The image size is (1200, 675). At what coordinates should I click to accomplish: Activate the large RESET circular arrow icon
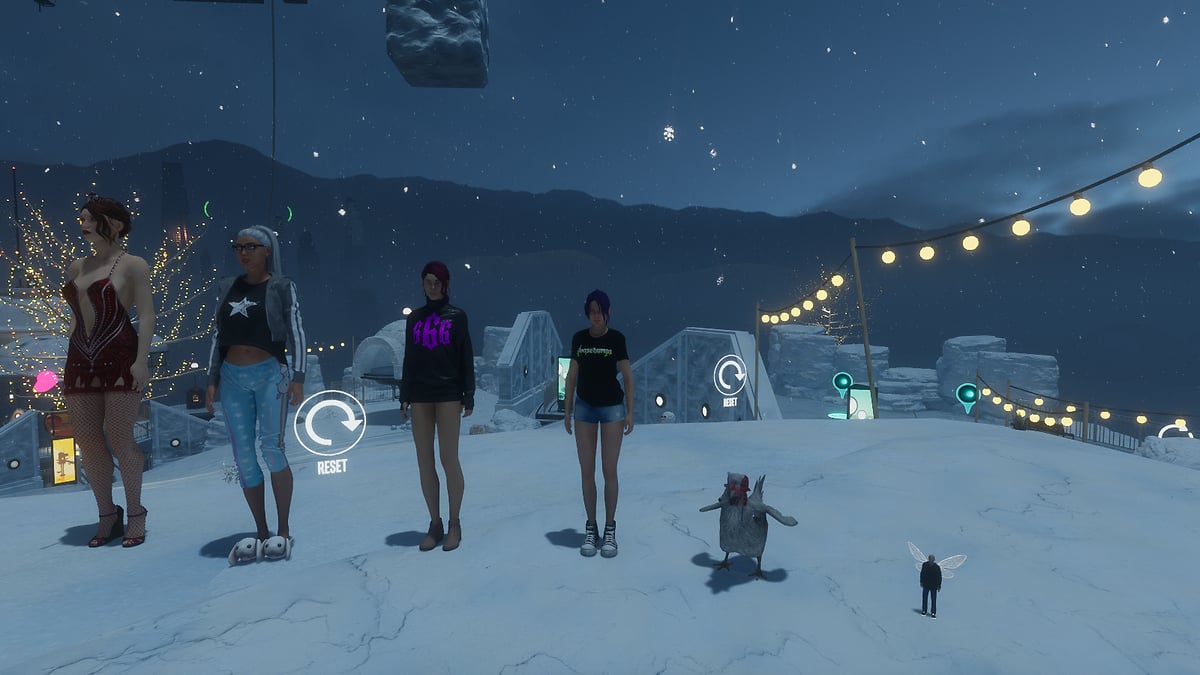[330, 423]
